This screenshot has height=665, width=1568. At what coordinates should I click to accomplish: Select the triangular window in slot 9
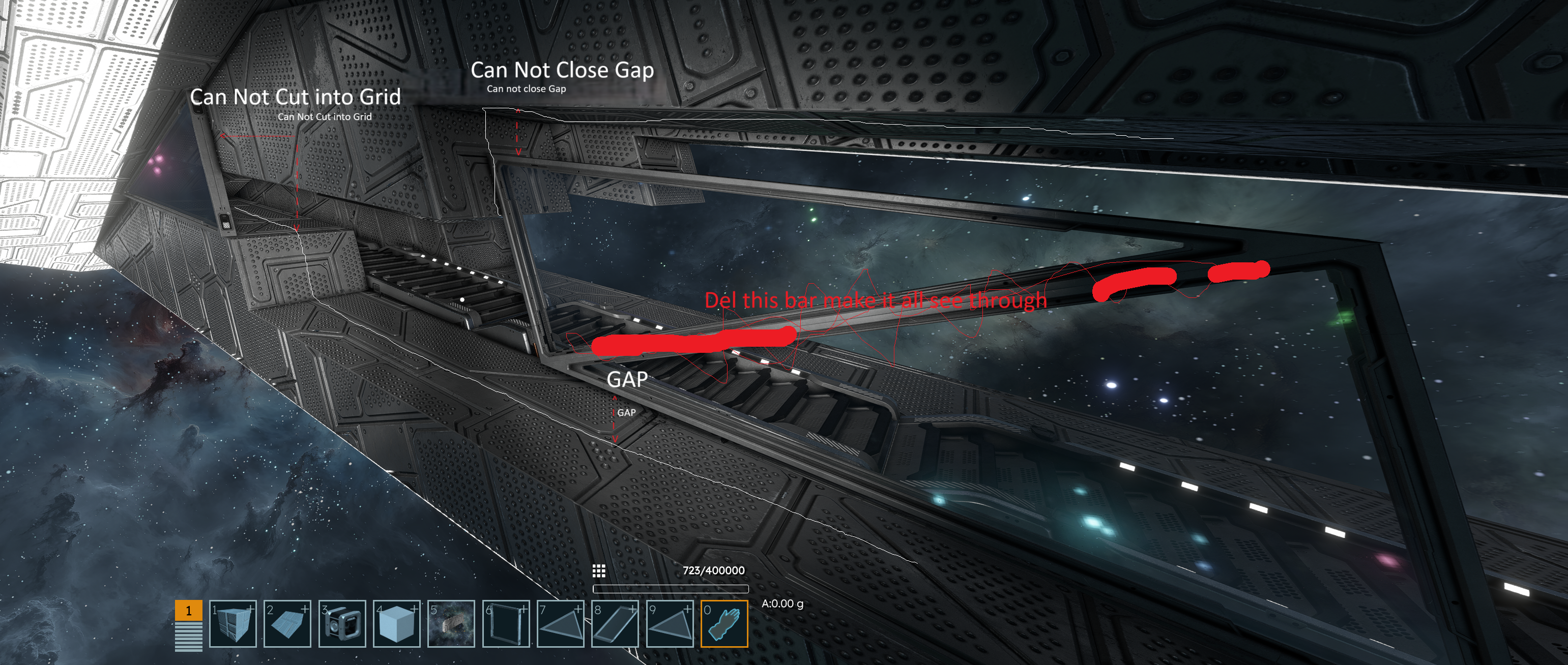pos(670,624)
